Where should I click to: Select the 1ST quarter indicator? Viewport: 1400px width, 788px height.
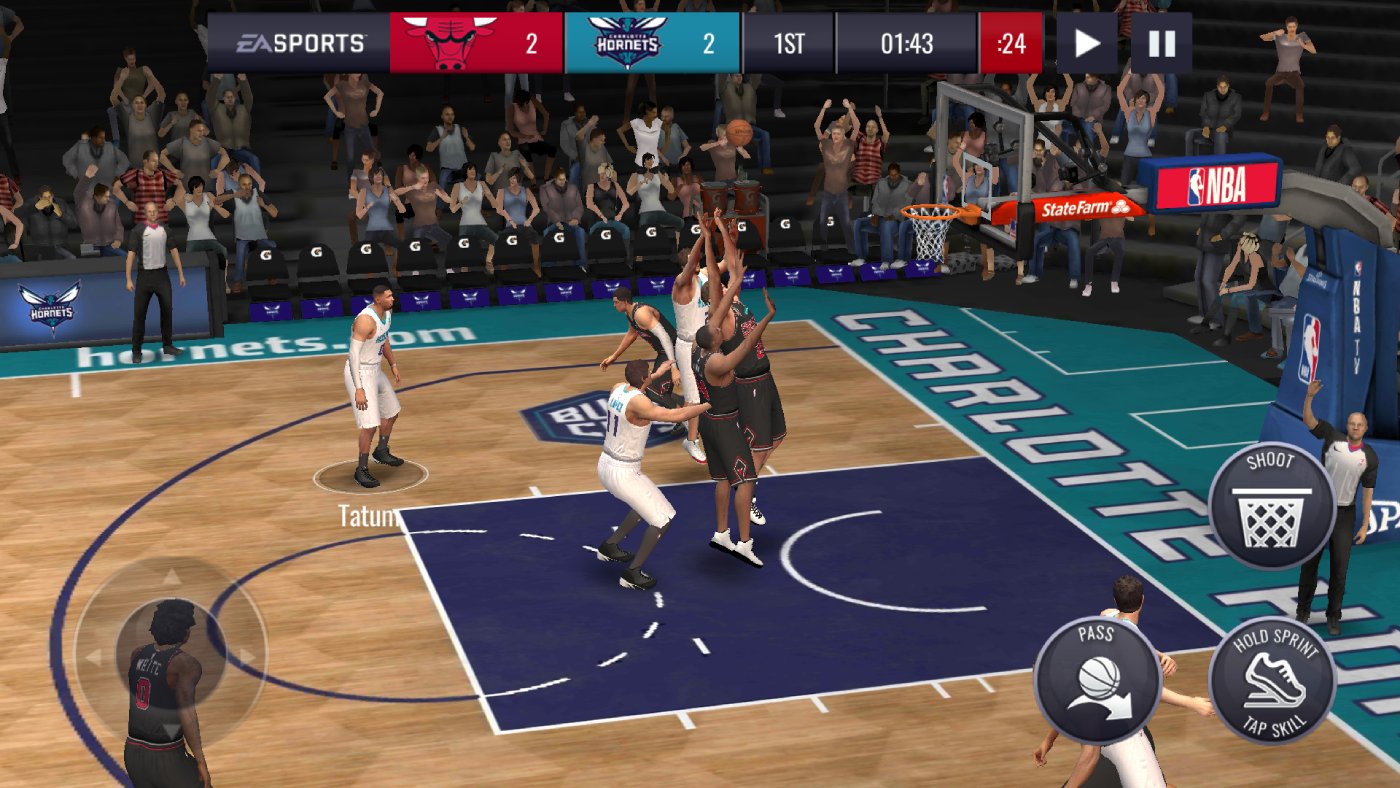tap(788, 42)
